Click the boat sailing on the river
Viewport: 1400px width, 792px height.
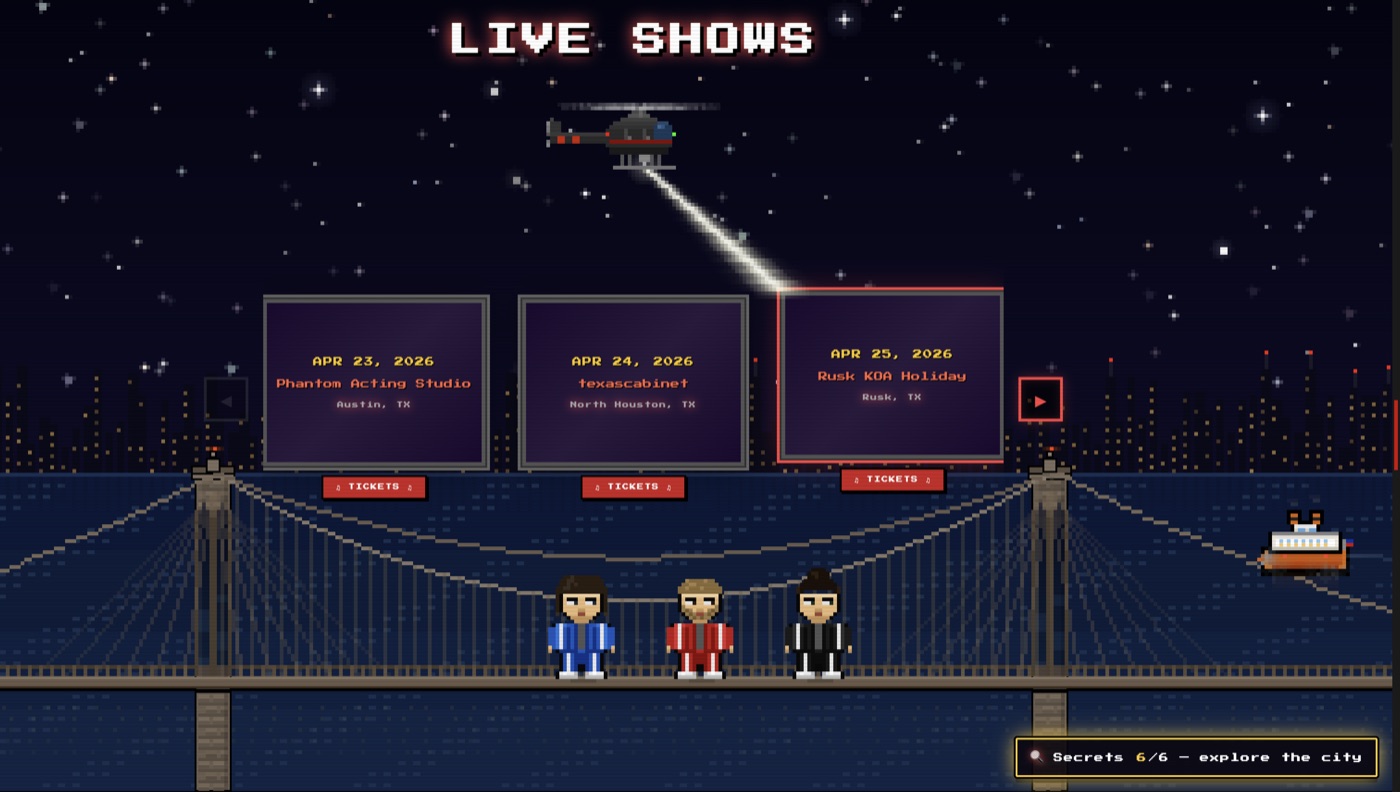click(1305, 545)
